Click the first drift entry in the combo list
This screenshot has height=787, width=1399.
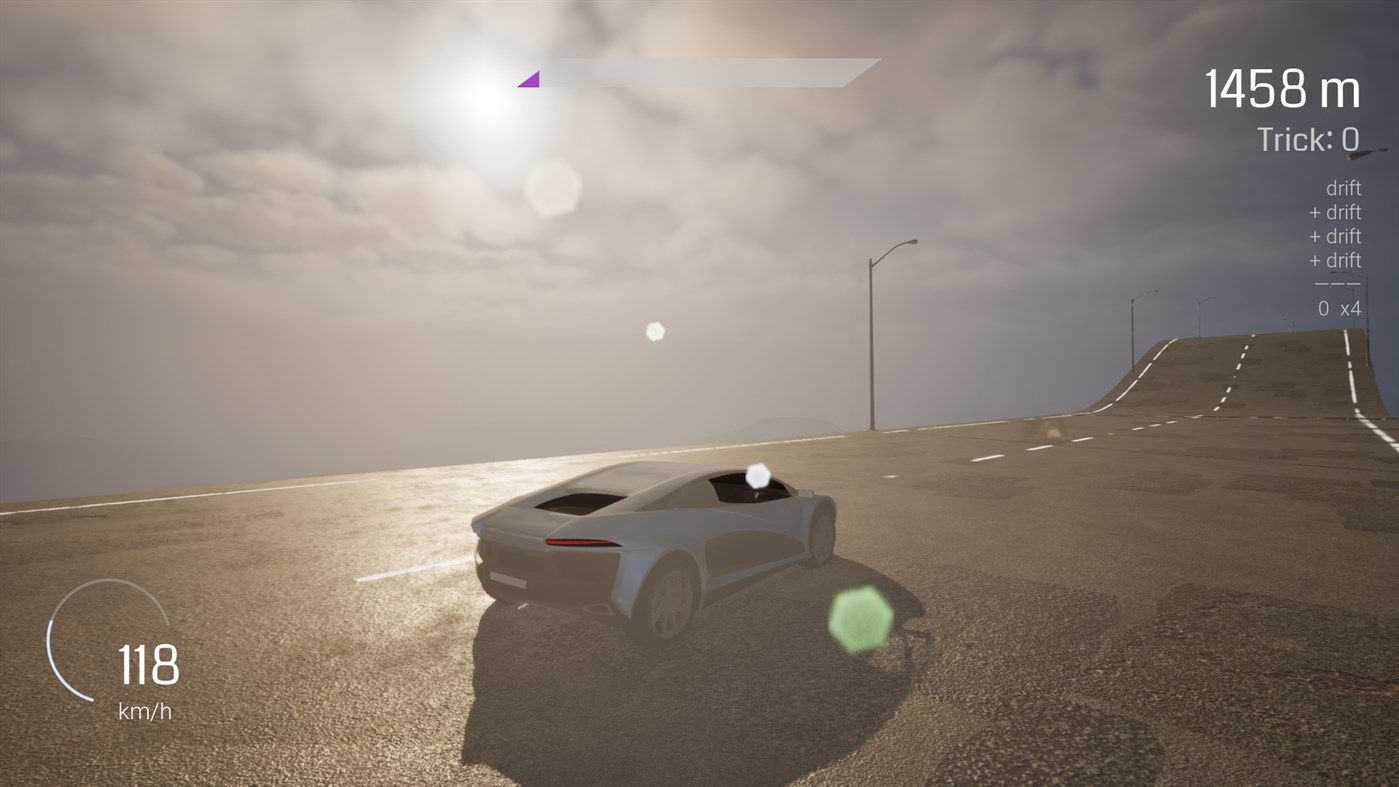[1345, 187]
